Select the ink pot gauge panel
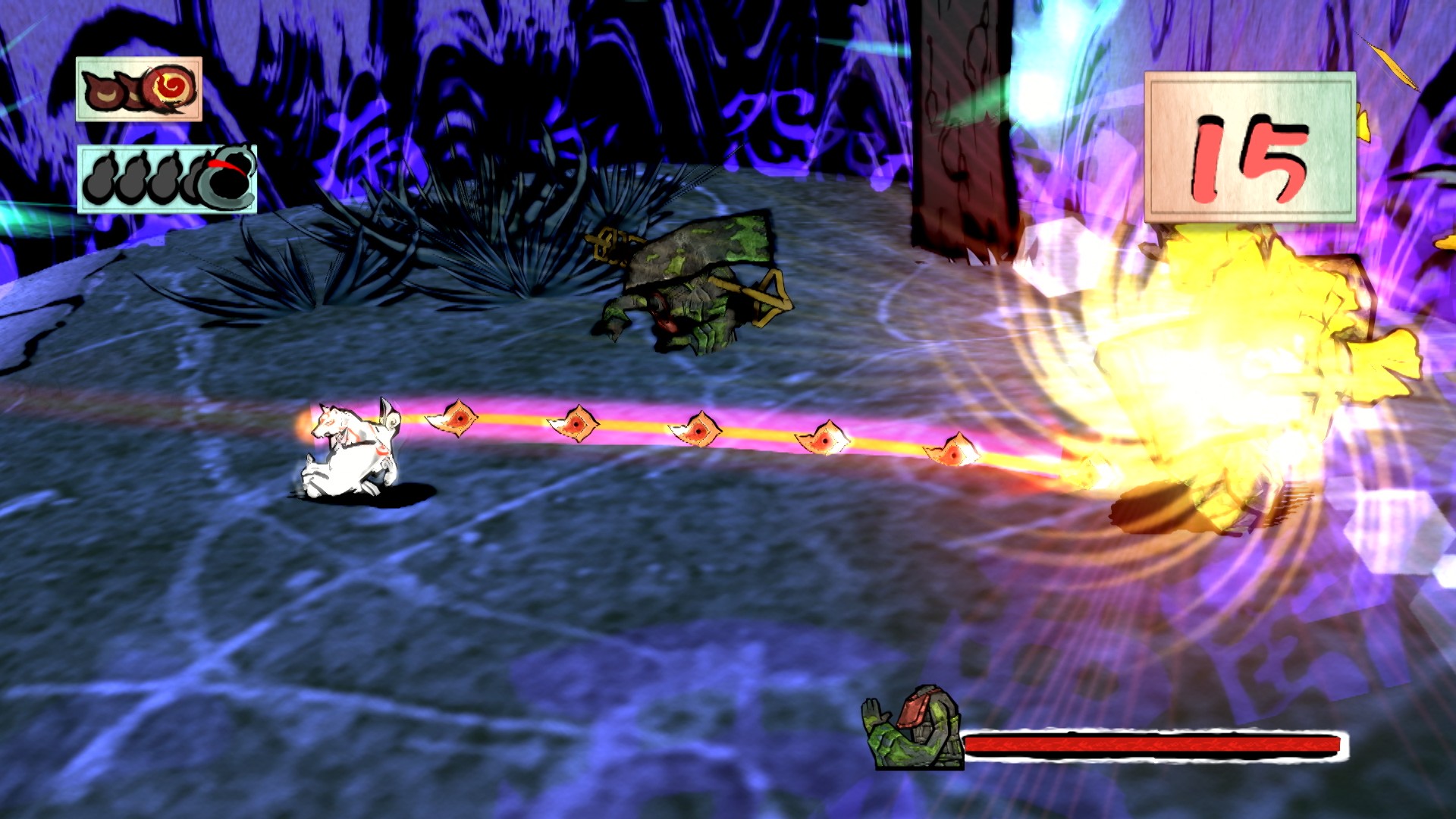Viewport: 1456px width, 819px height. 167,179
